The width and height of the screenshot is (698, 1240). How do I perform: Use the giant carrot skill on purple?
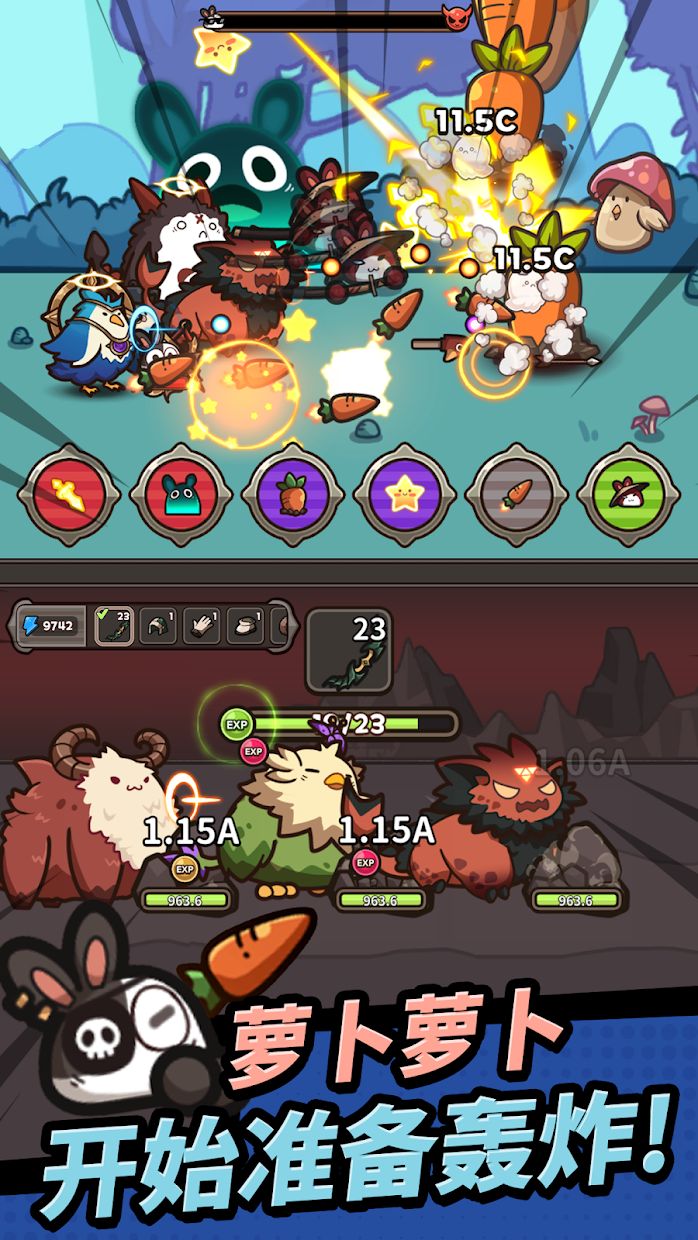coord(293,494)
